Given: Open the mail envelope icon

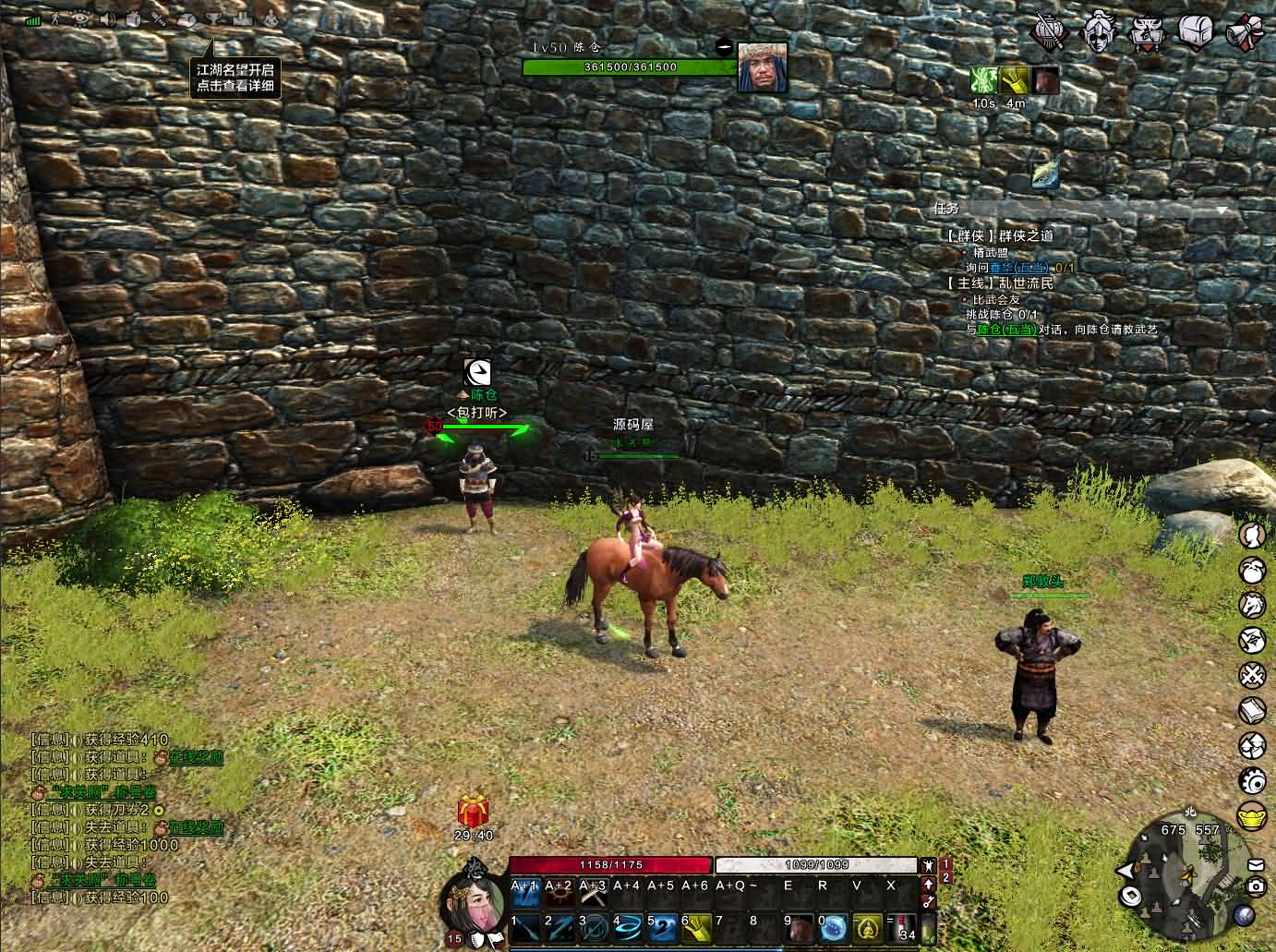Looking at the screenshot, I should coord(1256,865).
